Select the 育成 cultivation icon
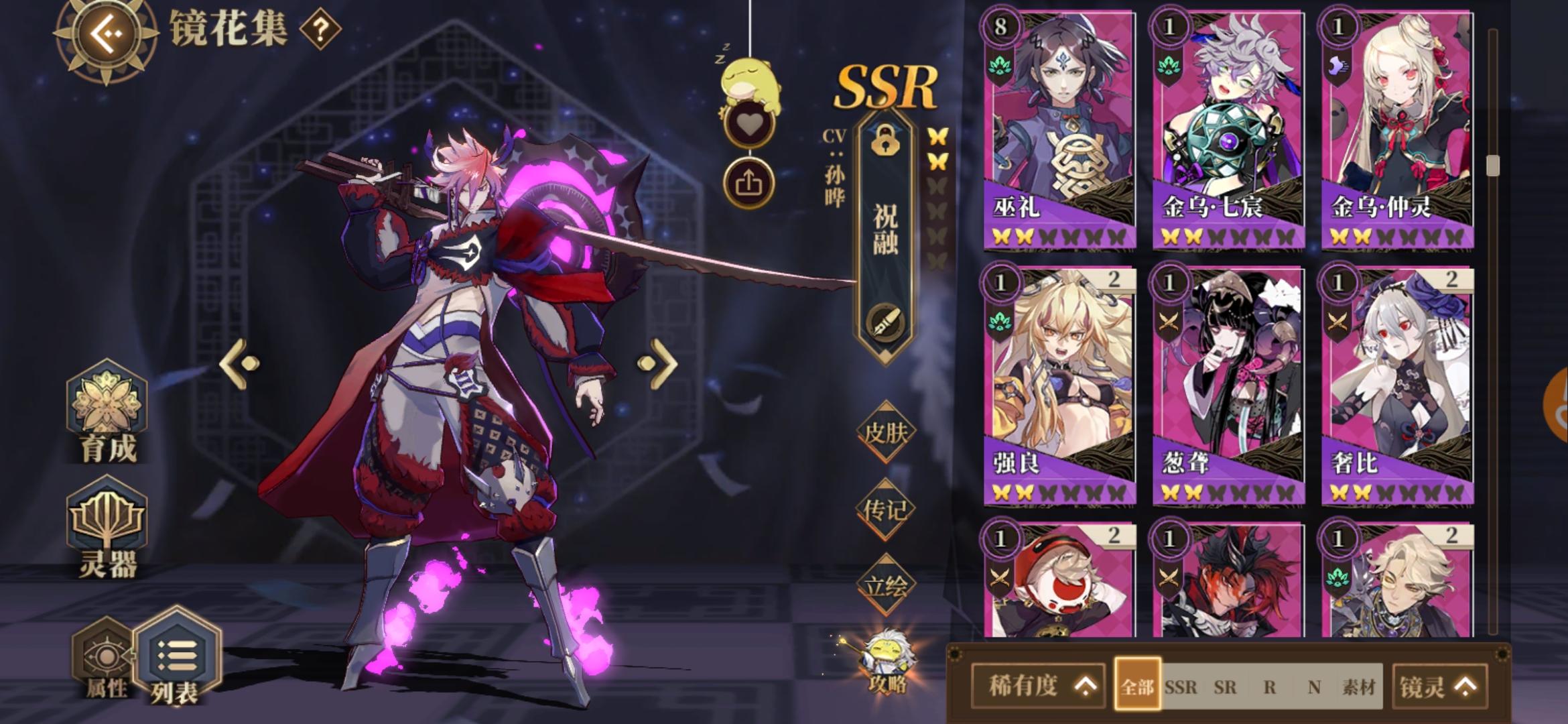The height and width of the screenshot is (724, 1568). [x=106, y=408]
